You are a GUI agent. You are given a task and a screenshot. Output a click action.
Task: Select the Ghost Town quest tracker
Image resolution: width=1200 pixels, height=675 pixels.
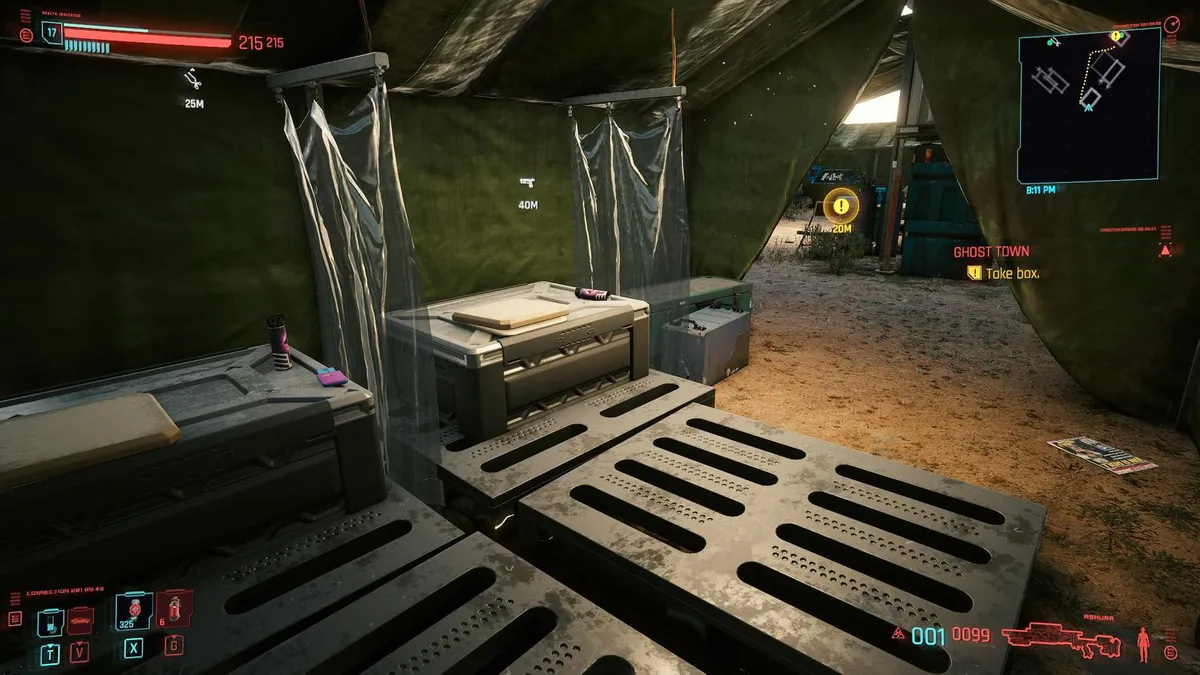click(x=990, y=252)
